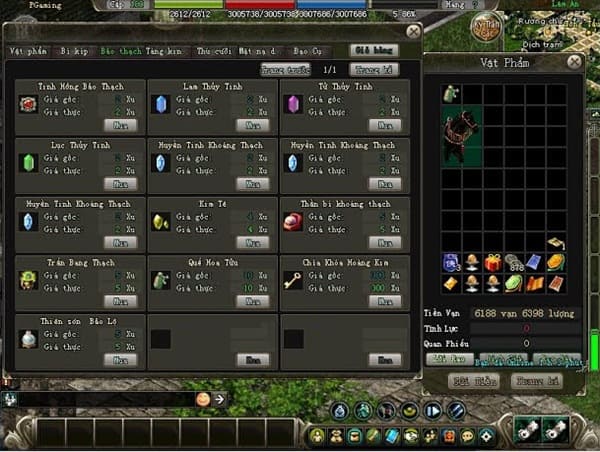Click the chat input field
Viewport: 600px width, 452px height.
[x=100, y=399]
